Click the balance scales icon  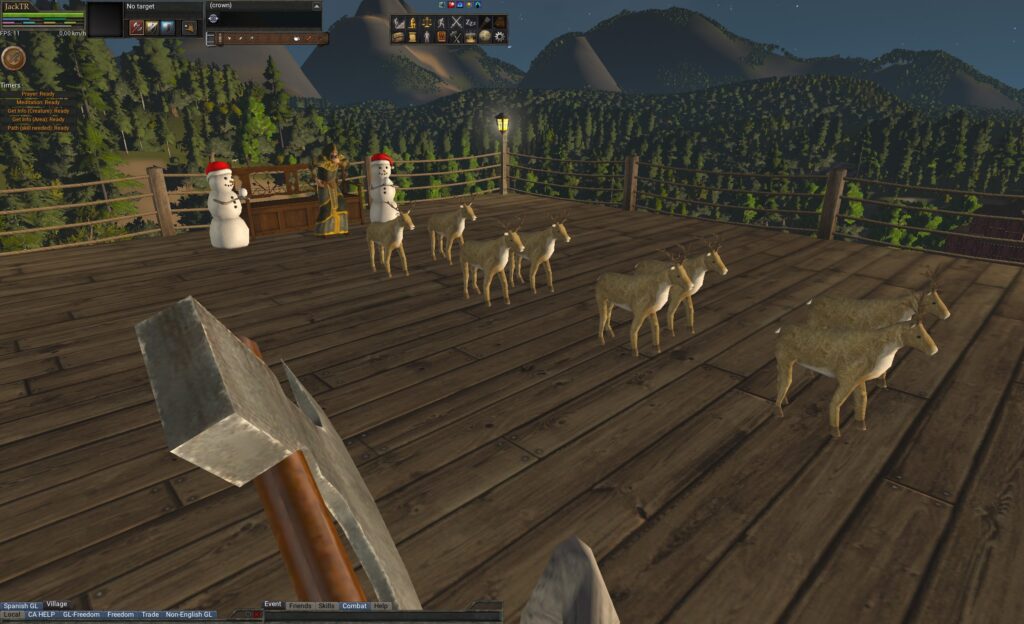tap(427, 22)
